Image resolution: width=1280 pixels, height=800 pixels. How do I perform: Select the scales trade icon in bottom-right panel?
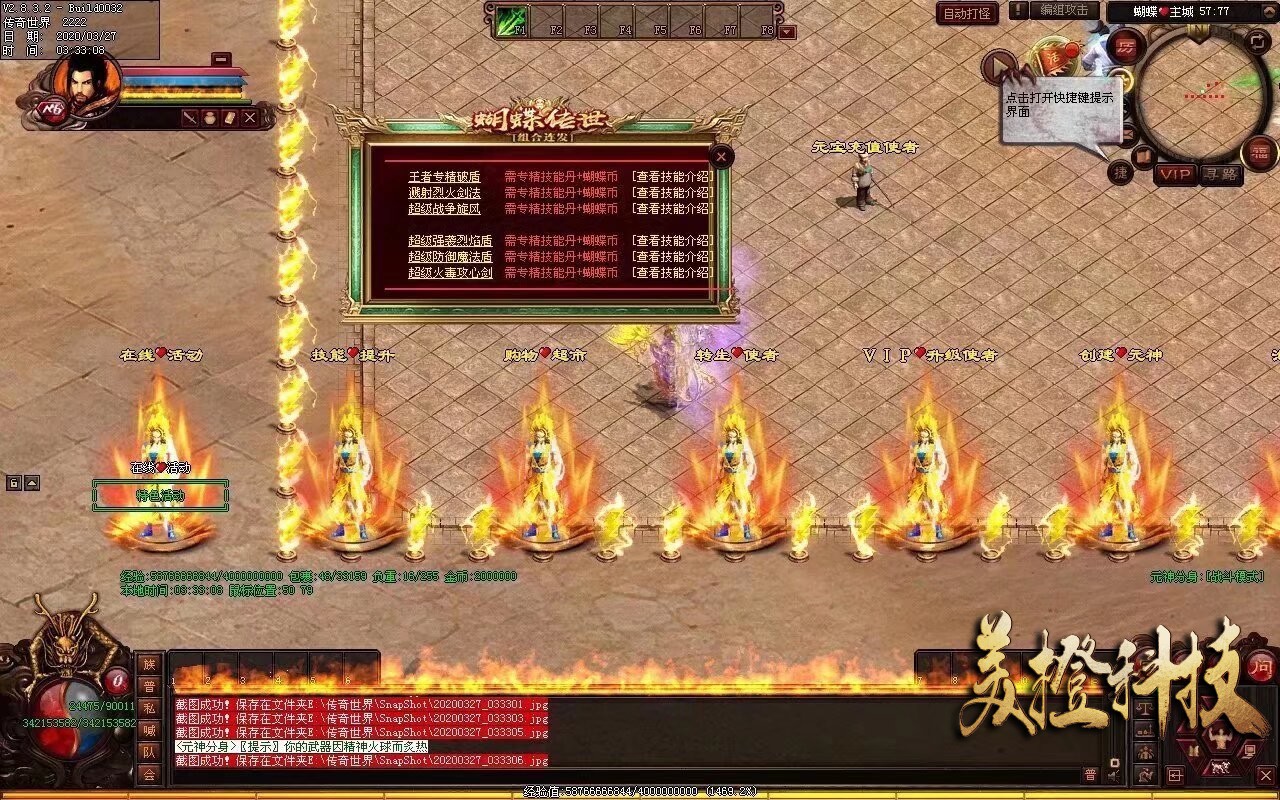(1145, 709)
